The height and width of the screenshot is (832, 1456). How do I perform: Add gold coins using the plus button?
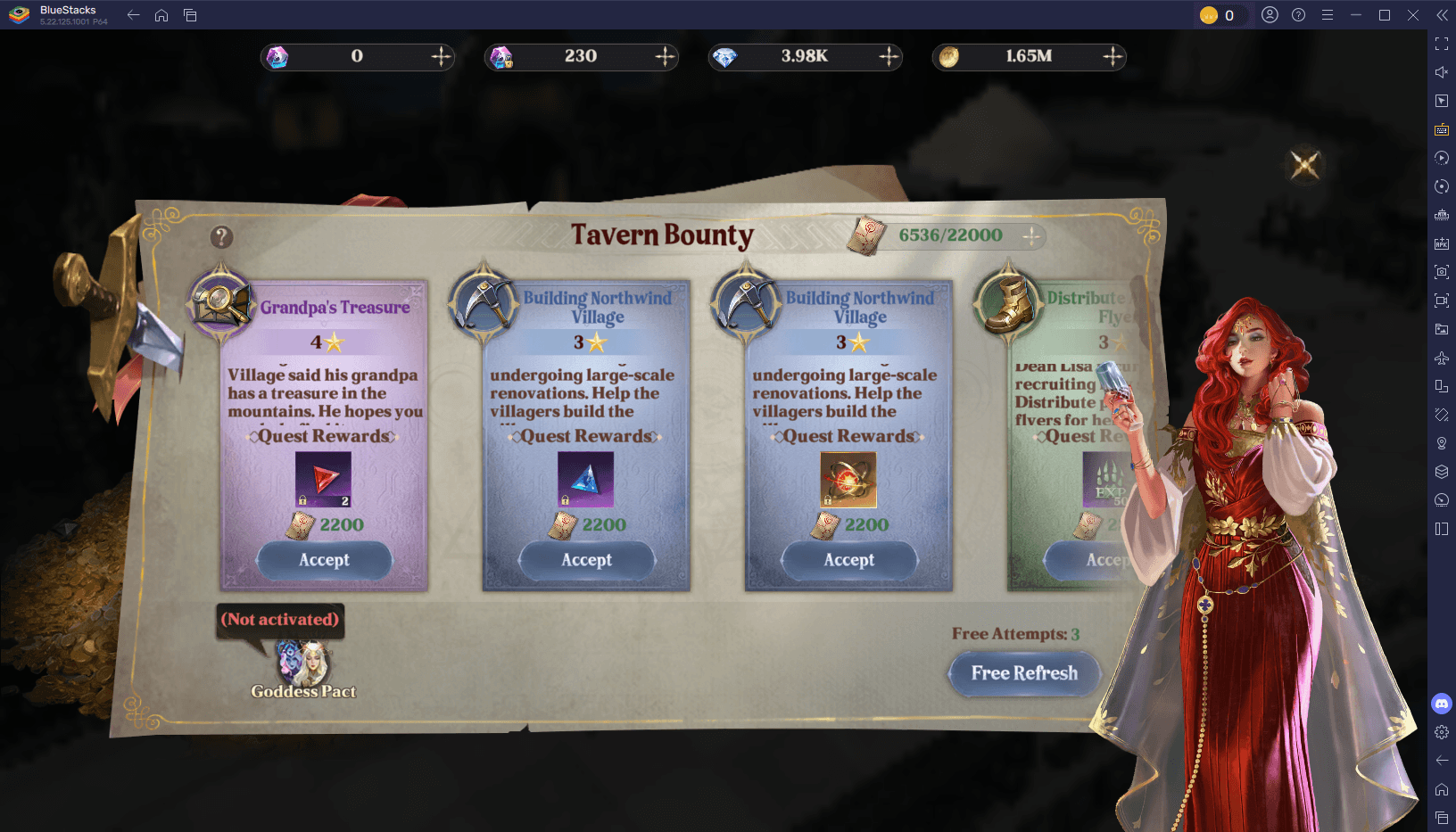point(1113,57)
